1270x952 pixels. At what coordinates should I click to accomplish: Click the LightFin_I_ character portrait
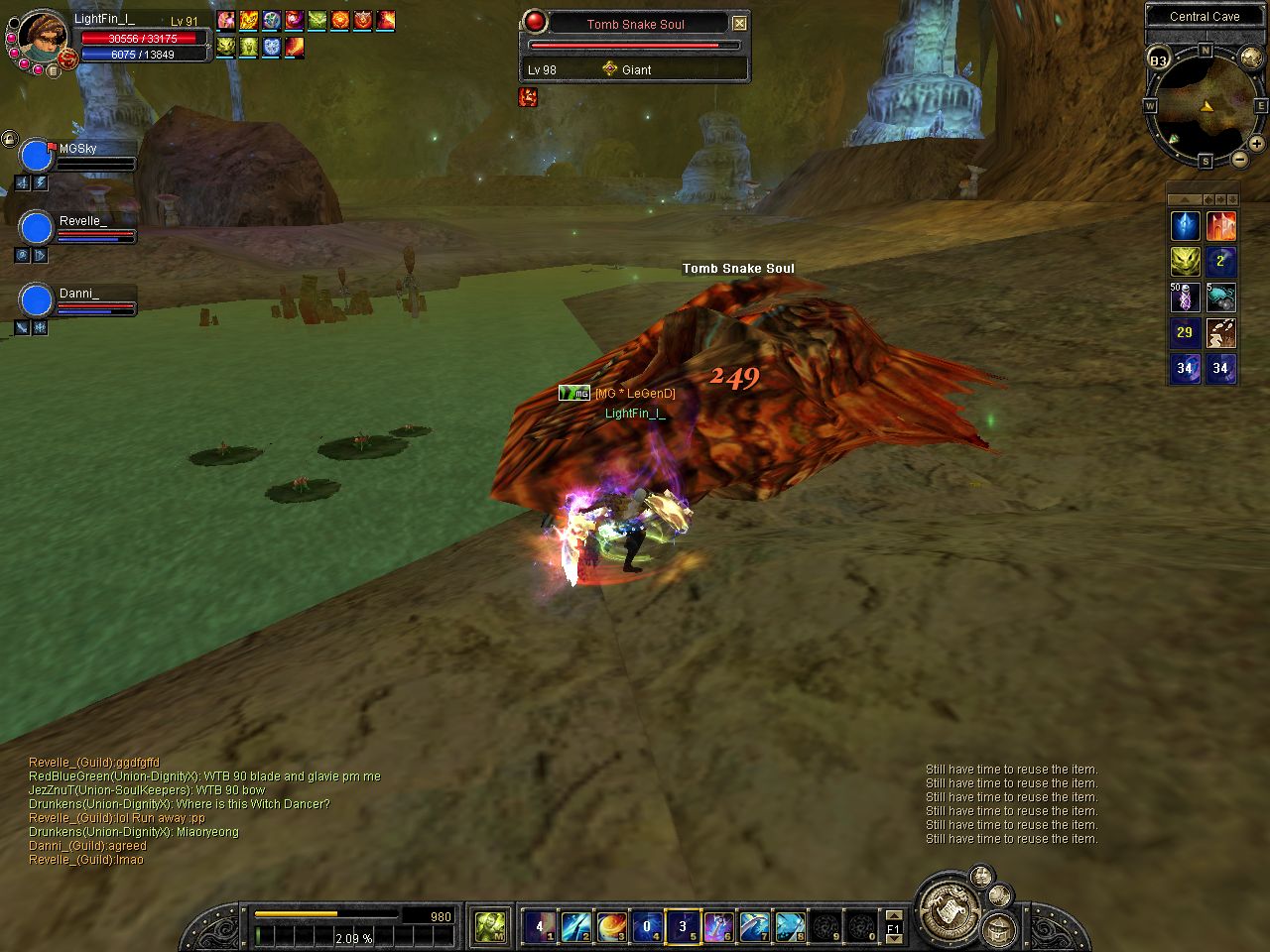pyautogui.click(x=42, y=38)
